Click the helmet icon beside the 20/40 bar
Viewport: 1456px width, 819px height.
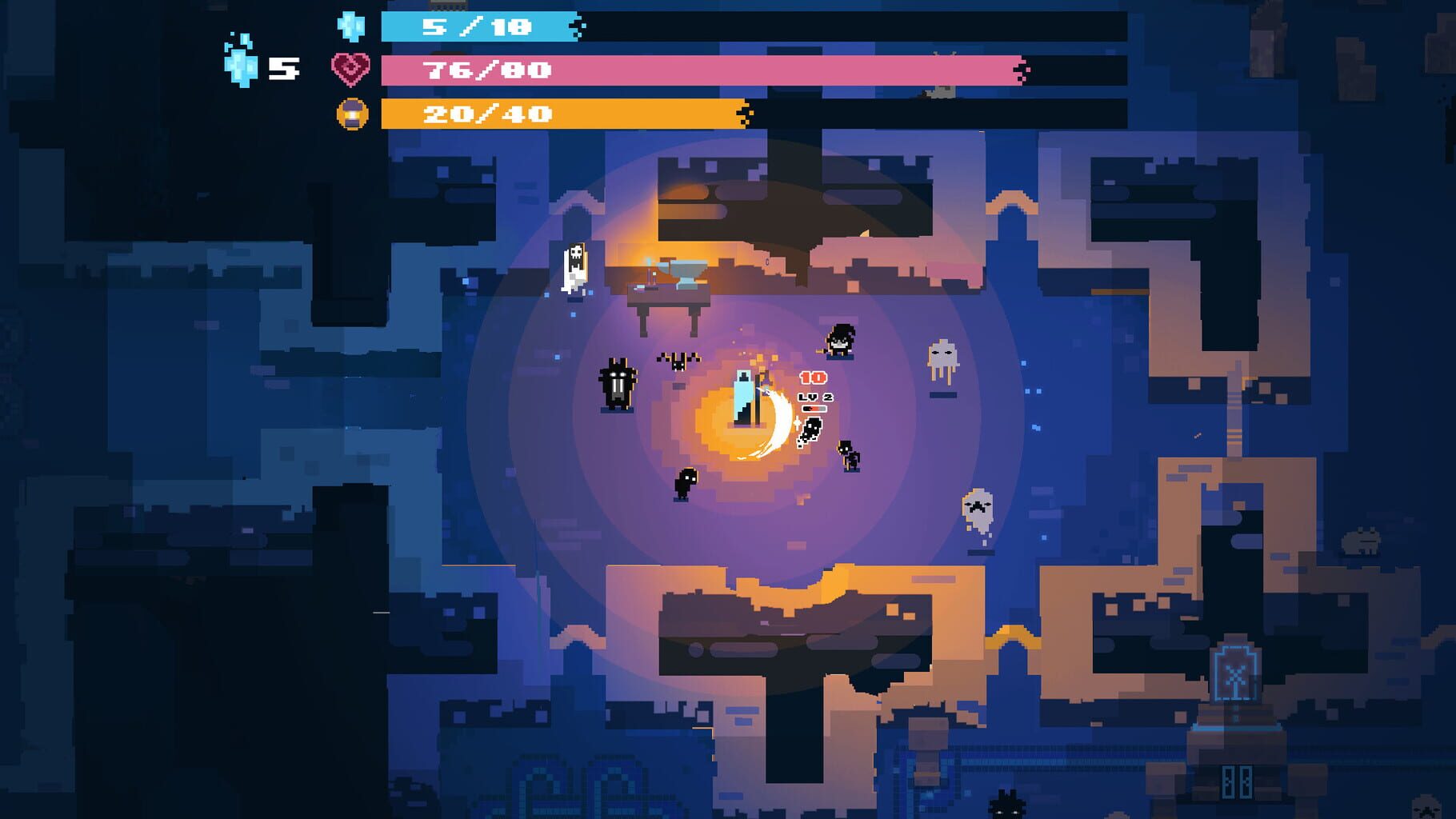(x=352, y=112)
